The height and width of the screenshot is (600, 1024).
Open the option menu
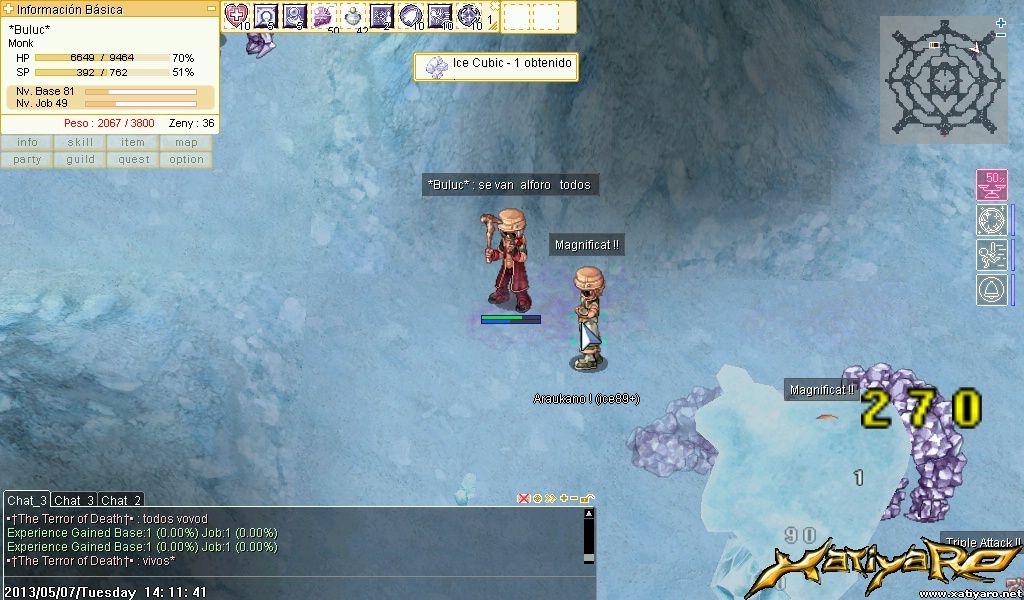[x=186, y=159]
